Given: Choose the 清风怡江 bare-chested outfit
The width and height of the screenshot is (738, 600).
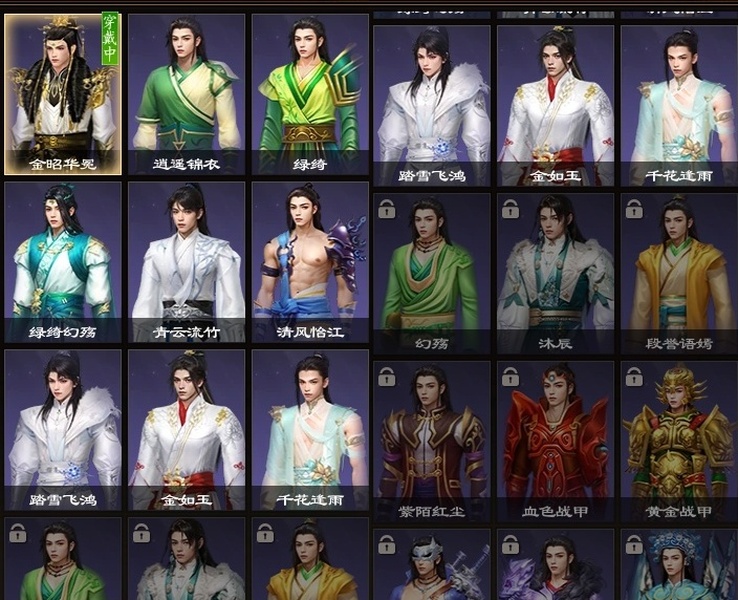Looking at the screenshot, I should click(x=310, y=262).
